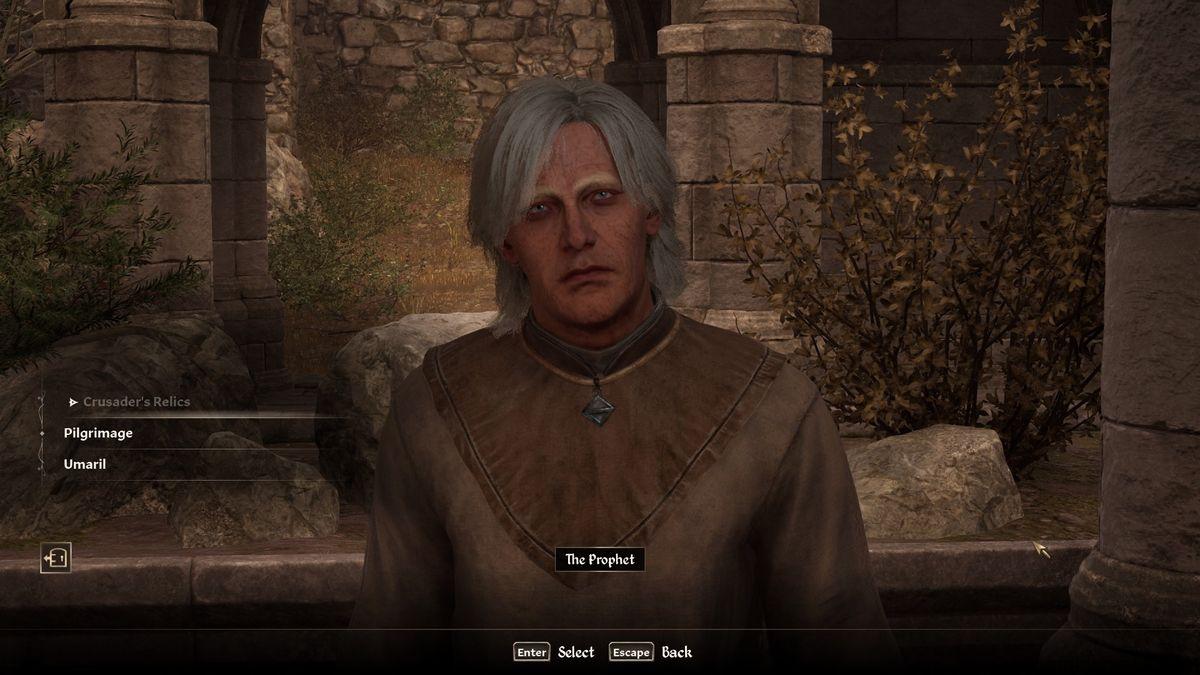This screenshot has width=1200, height=675.
Task: Ask the Prophet about Pilgrimage
Action: (x=98, y=433)
